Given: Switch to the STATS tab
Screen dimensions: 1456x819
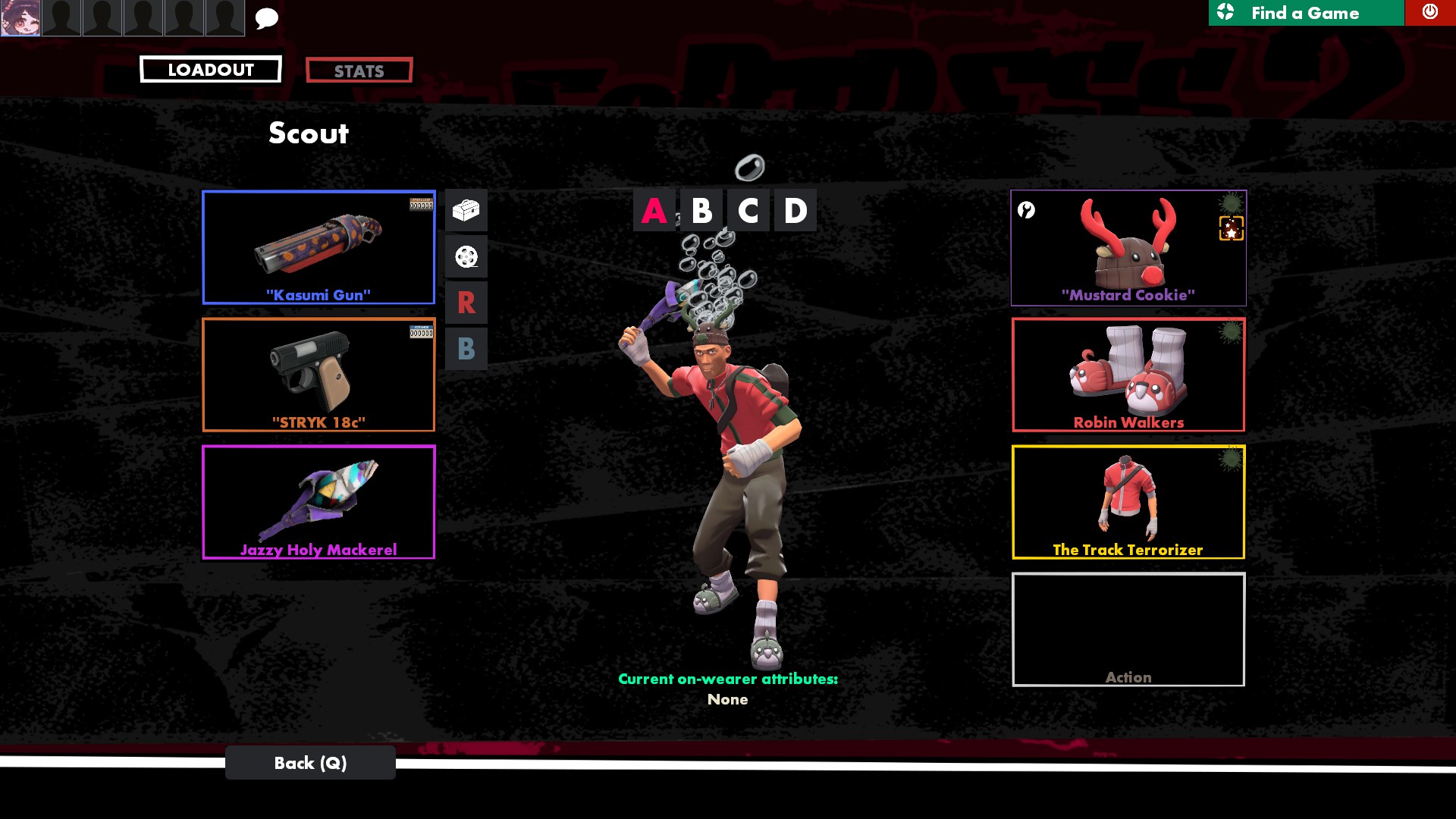Looking at the screenshot, I should point(359,71).
